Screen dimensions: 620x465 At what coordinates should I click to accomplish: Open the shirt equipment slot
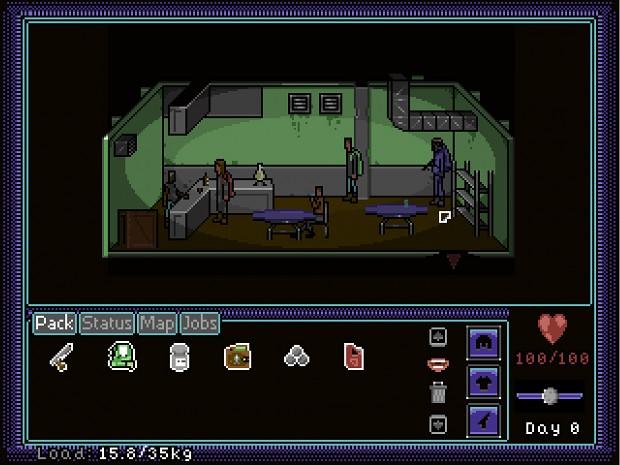click(x=484, y=381)
